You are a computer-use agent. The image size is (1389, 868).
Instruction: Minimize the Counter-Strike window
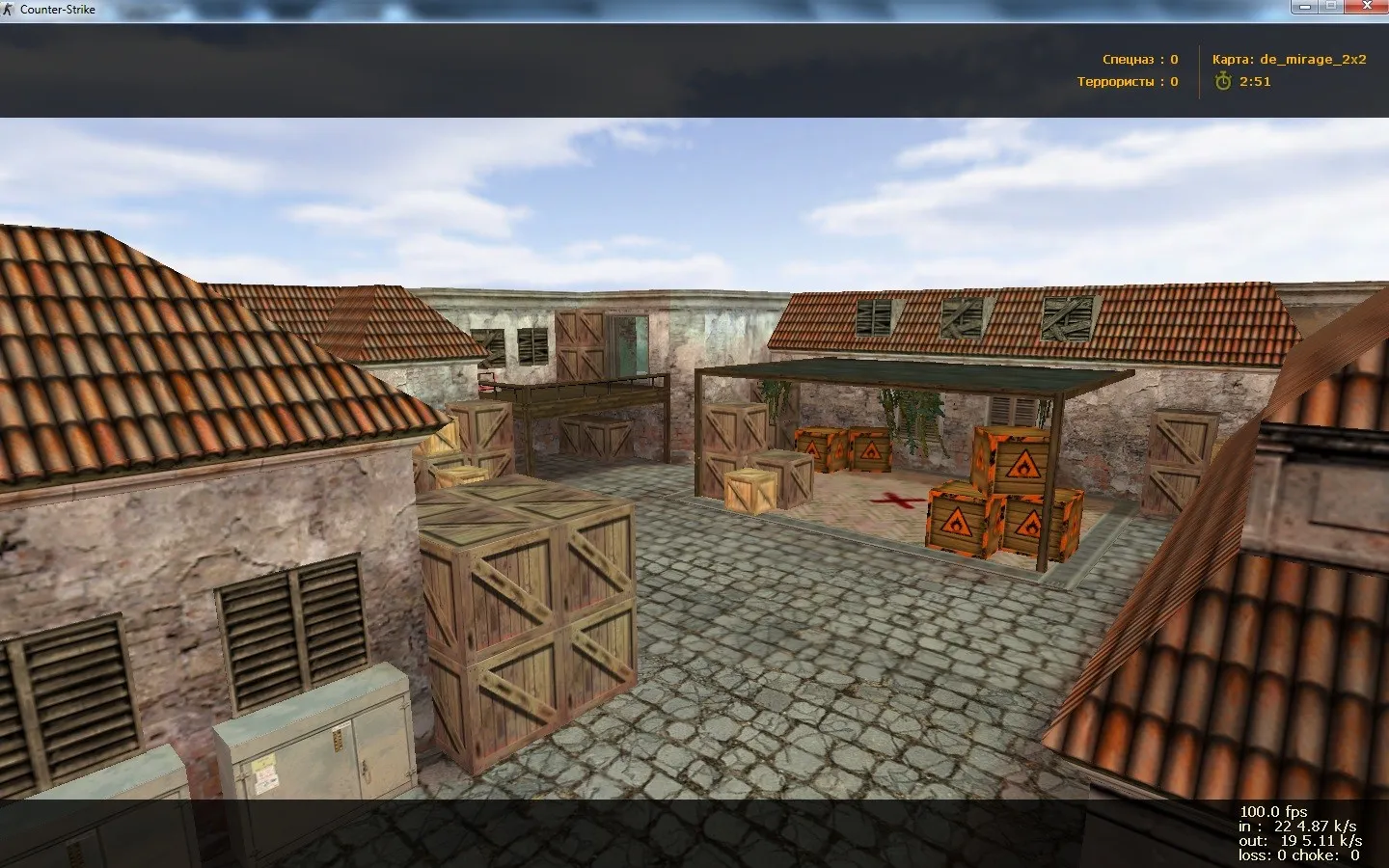click(x=1305, y=7)
